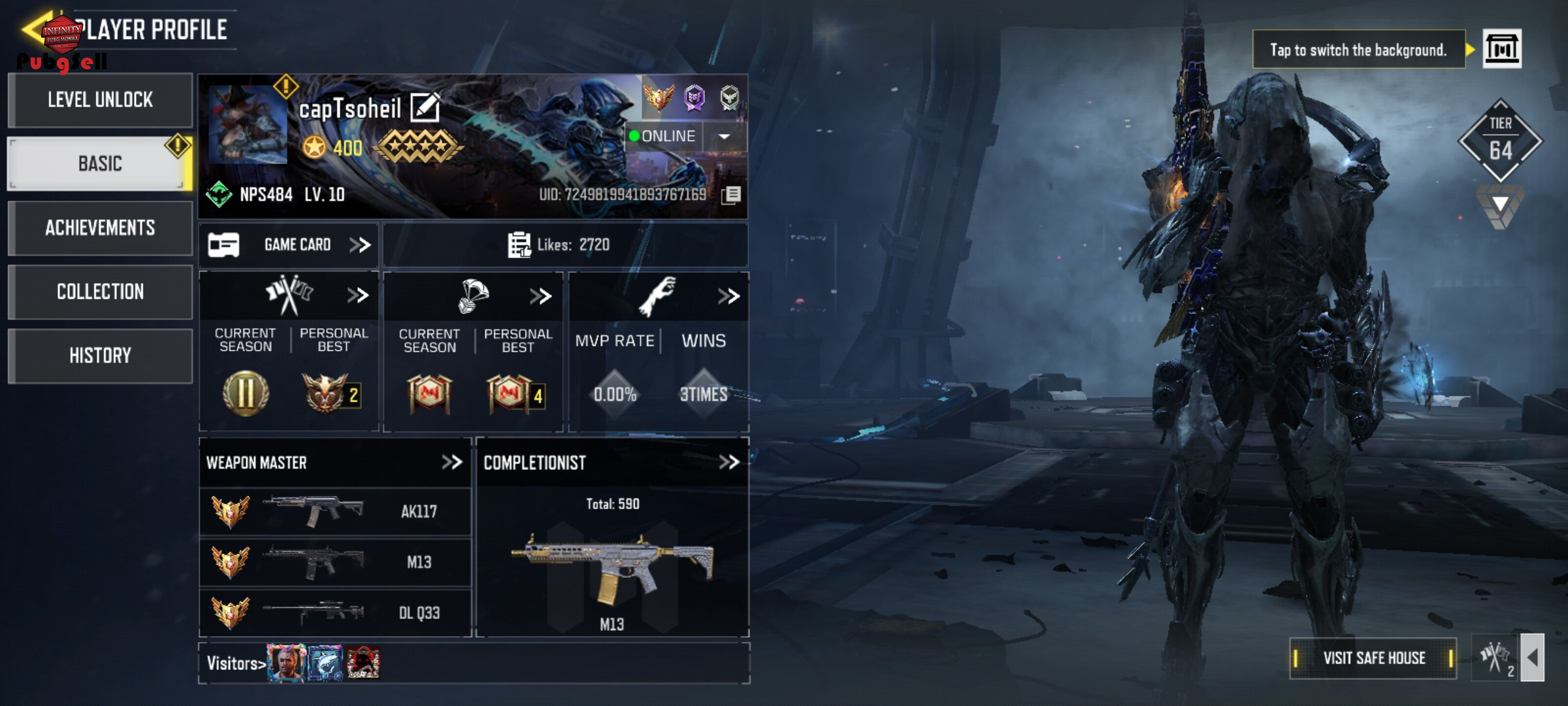
Task: Click the first visitor avatar
Action: (286, 663)
